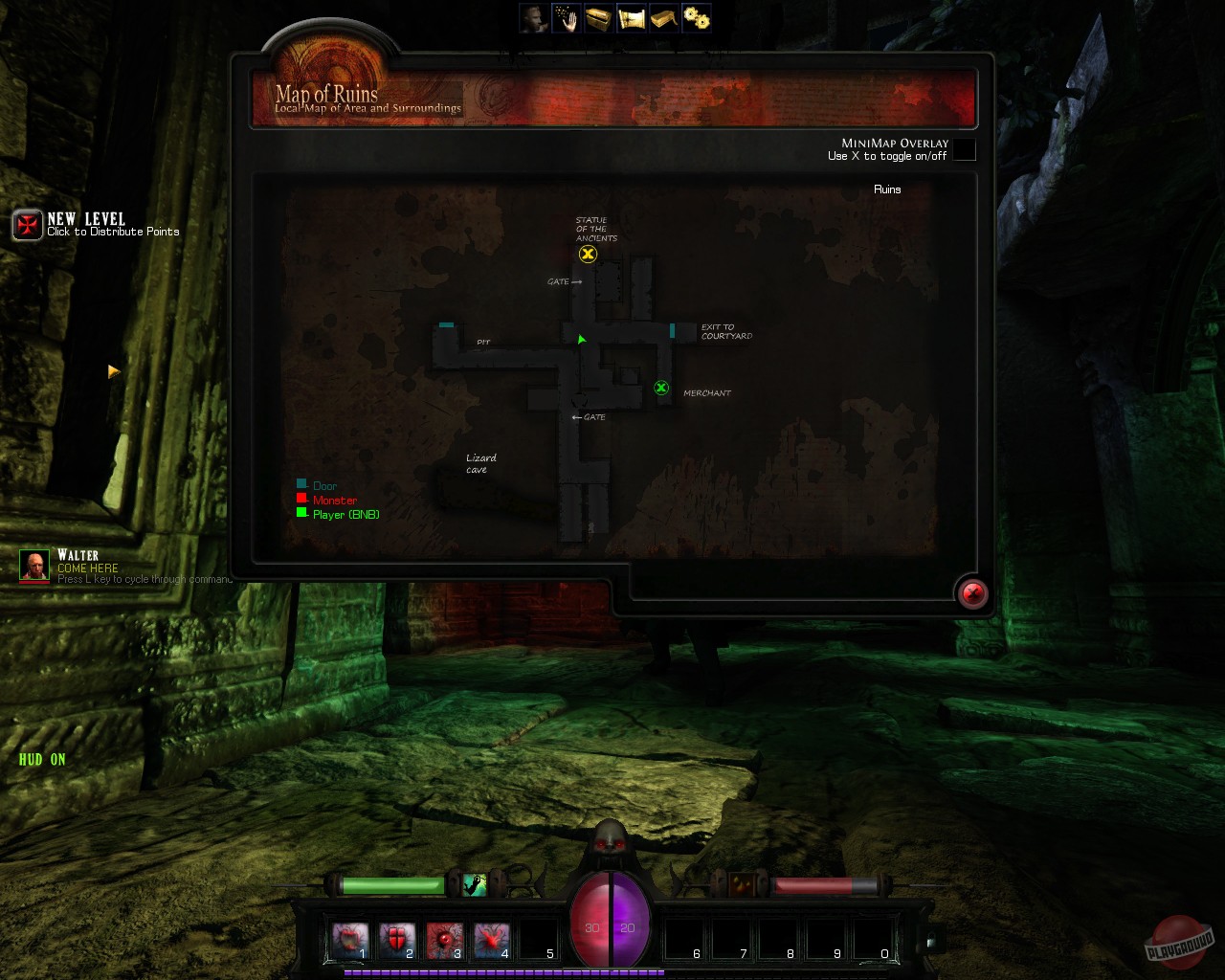This screenshot has height=980, width=1225.
Task: Click the Exit to Courtyard label
Action: [x=726, y=331]
